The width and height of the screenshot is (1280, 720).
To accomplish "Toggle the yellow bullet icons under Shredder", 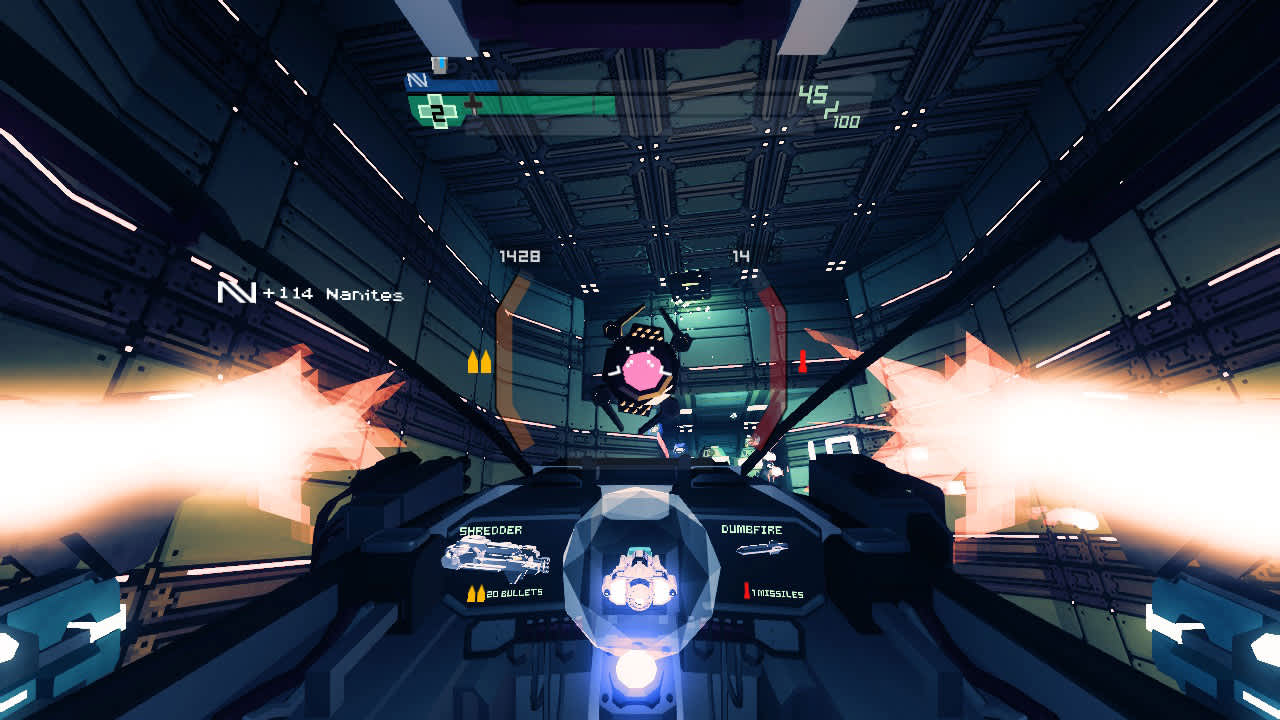I will pyautogui.click(x=474, y=592).
